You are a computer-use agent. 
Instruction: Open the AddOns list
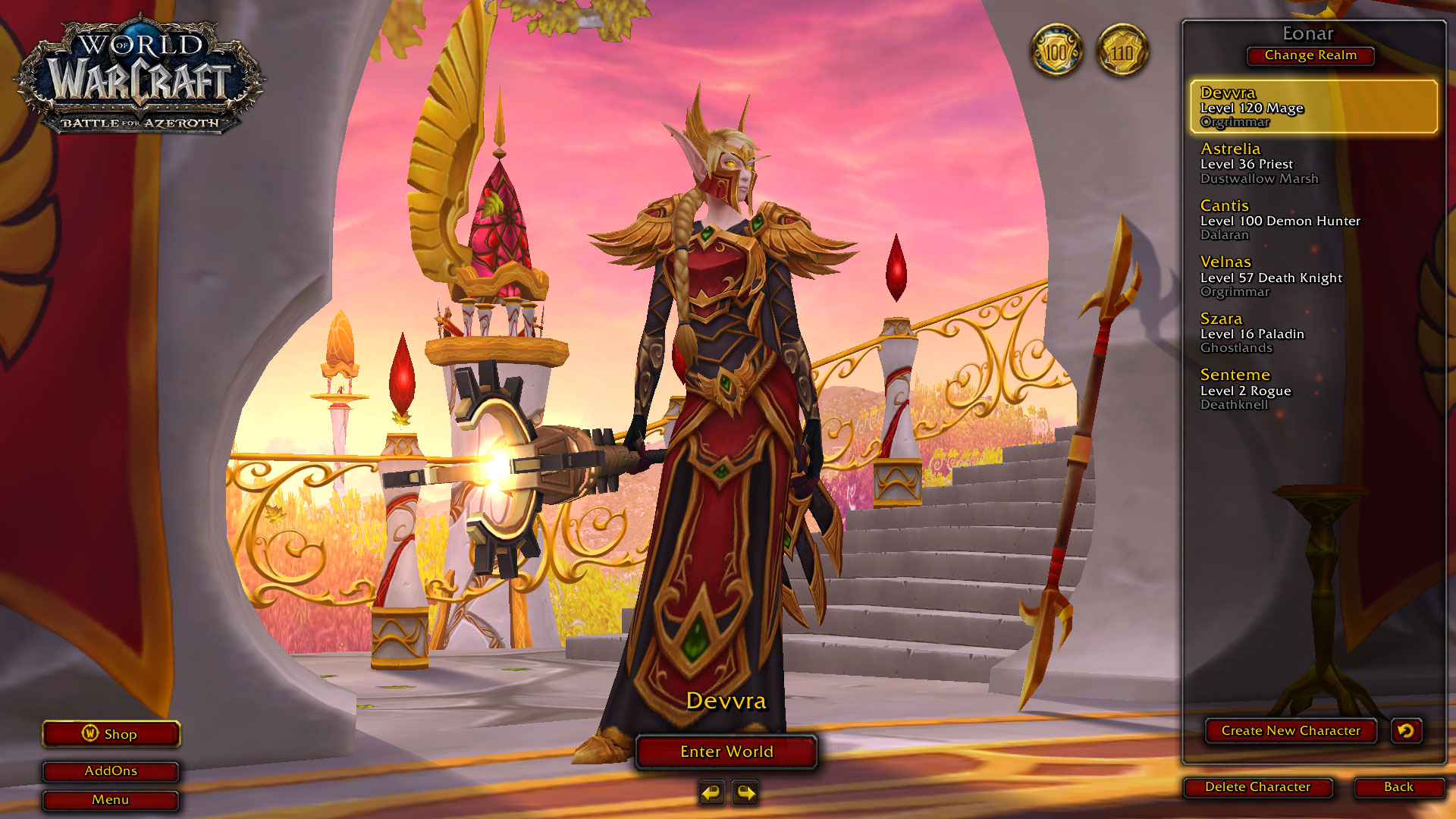click(x=111, y=770)
